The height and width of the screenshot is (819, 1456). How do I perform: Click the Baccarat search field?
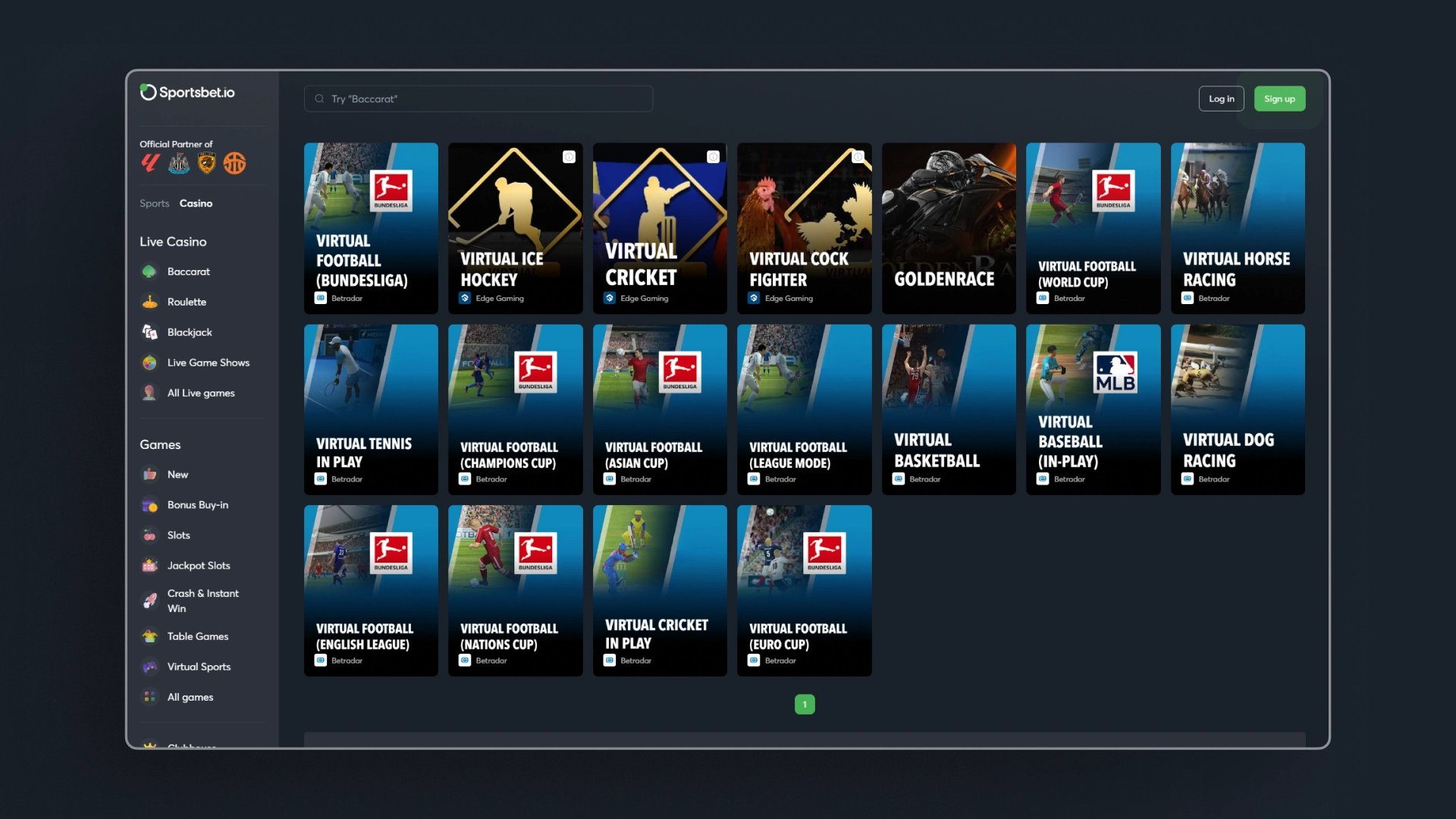tap(478, 99)
